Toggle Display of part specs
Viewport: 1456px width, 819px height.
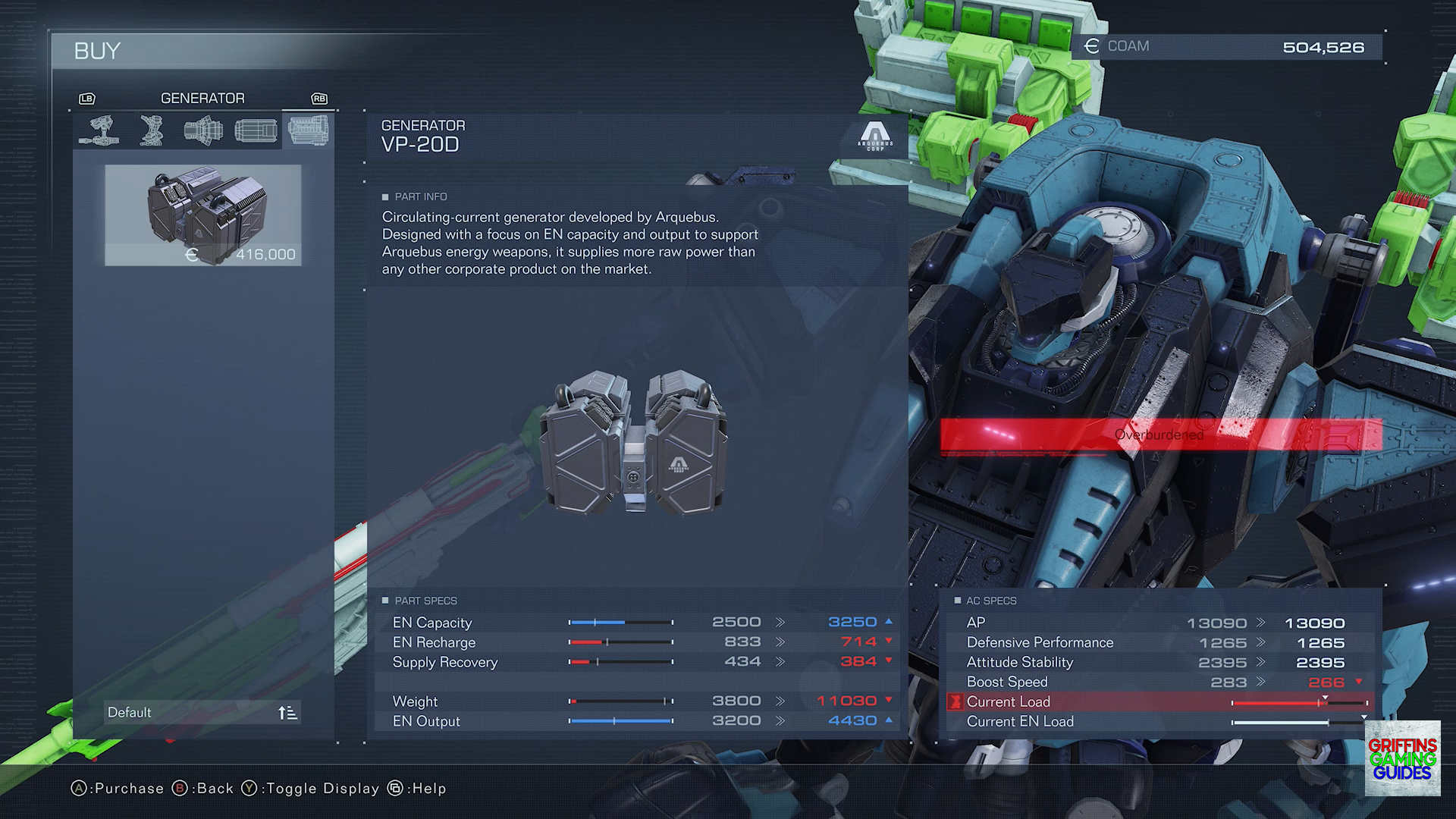coord(311,789)
